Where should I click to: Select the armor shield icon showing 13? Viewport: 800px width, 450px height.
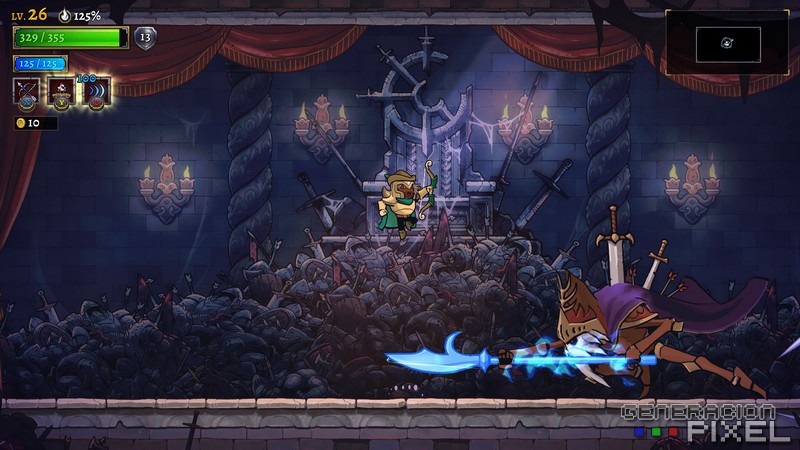tap(145, 38)
